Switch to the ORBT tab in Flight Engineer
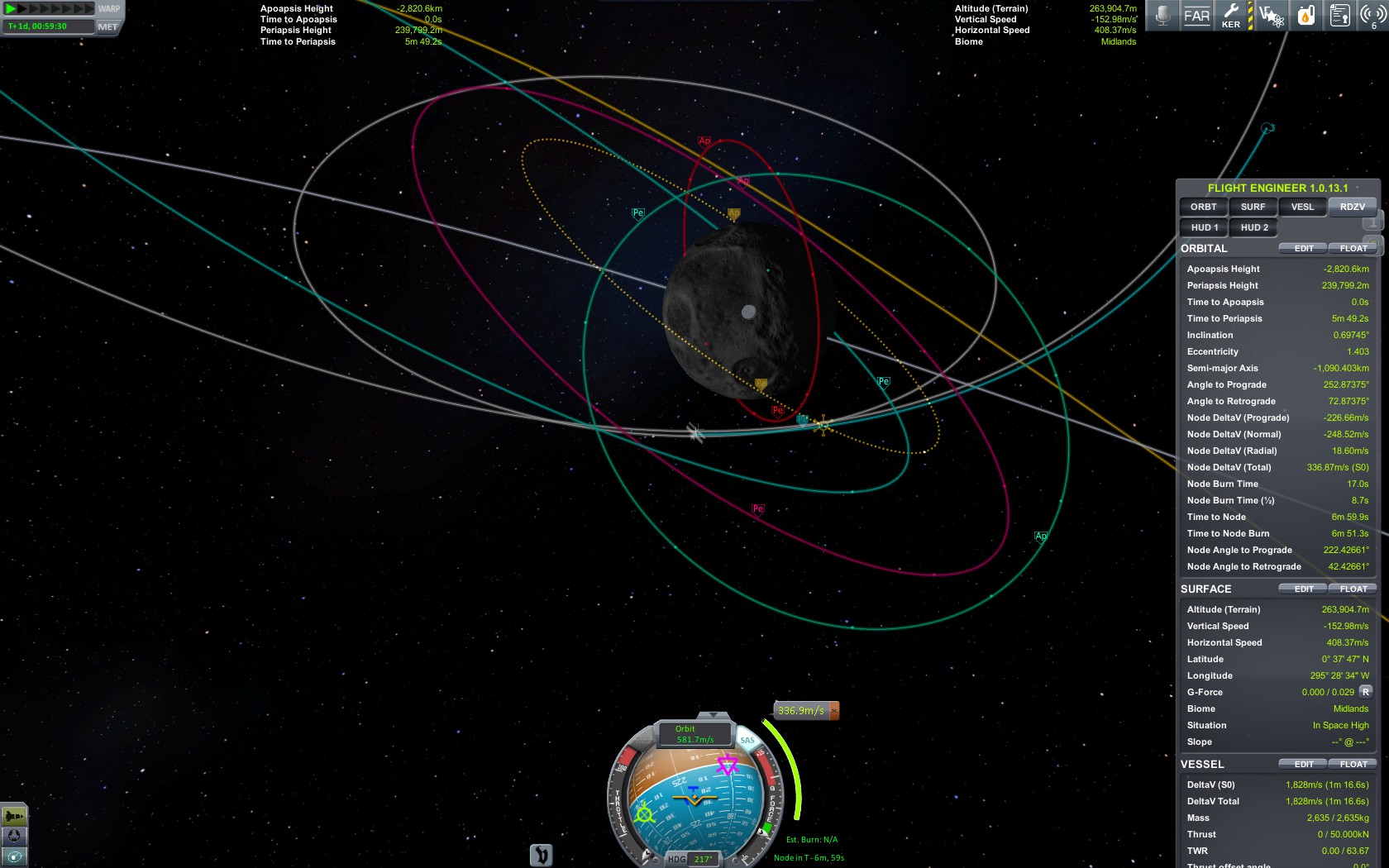The height and width of the screenshot is (868, 1389). (x=1203, y=207)
